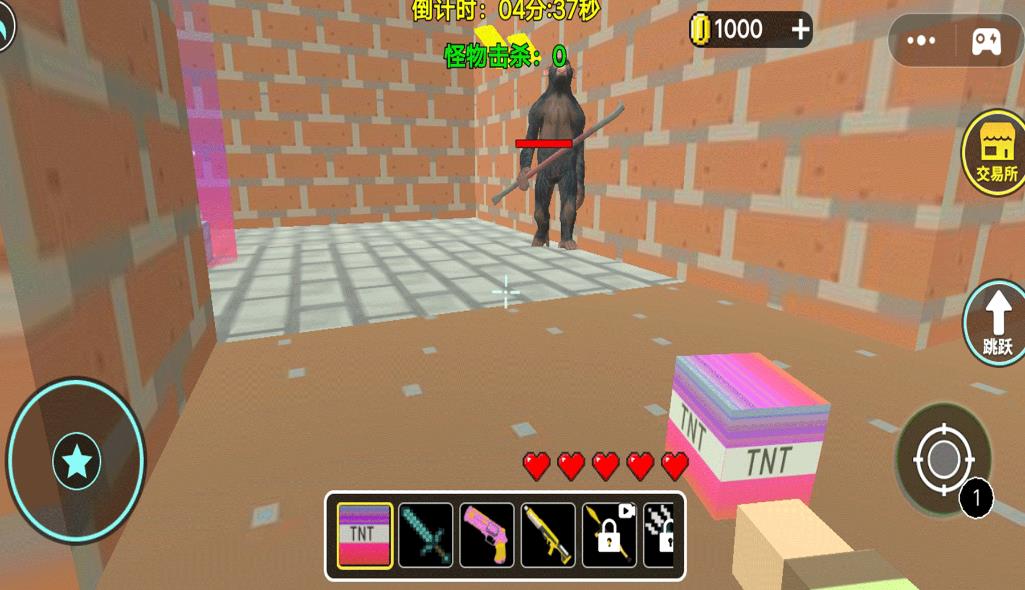
Task: Fire using the crosshair shoot button
Action: tap(943, 461)
